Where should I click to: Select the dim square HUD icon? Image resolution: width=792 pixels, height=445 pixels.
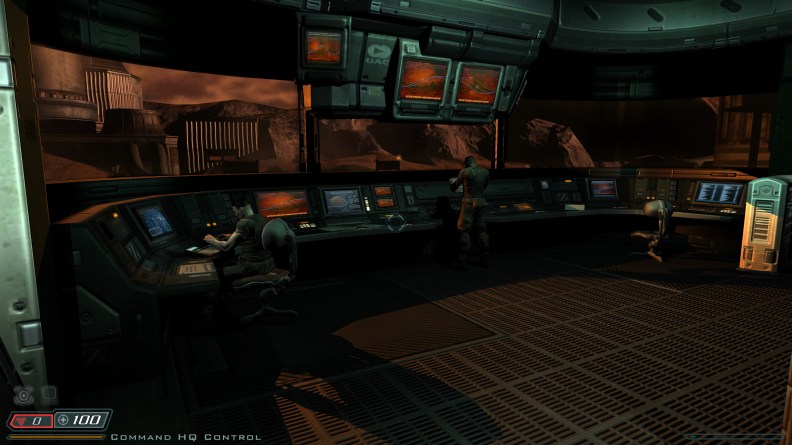coord(48,395)
